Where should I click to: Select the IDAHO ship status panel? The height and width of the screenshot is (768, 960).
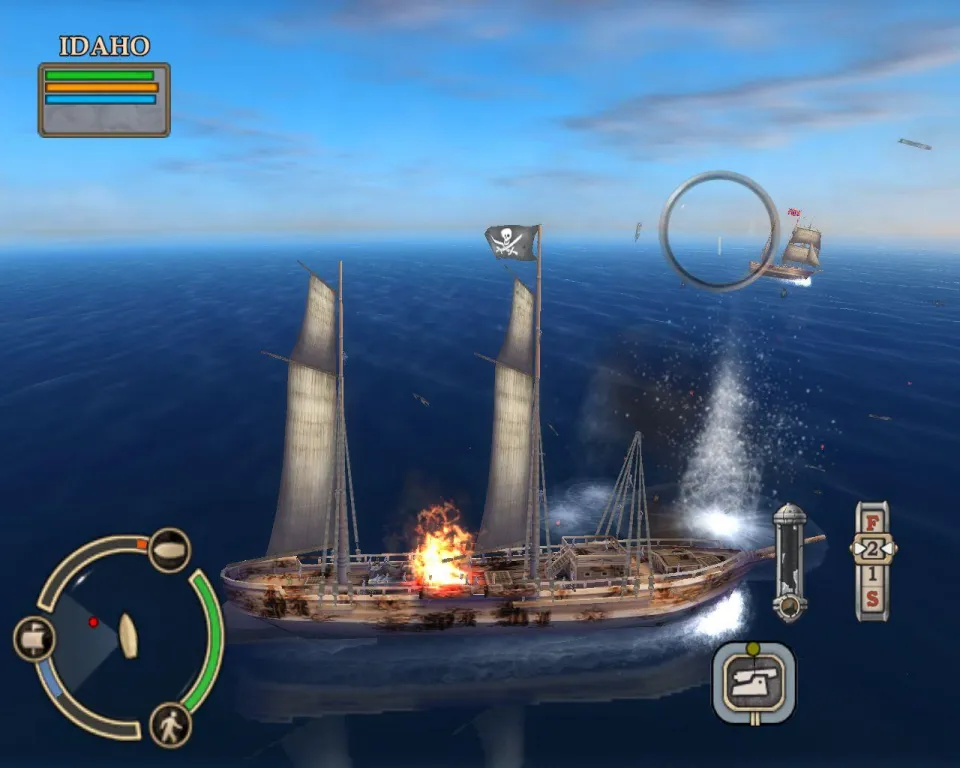click(104, 99)
